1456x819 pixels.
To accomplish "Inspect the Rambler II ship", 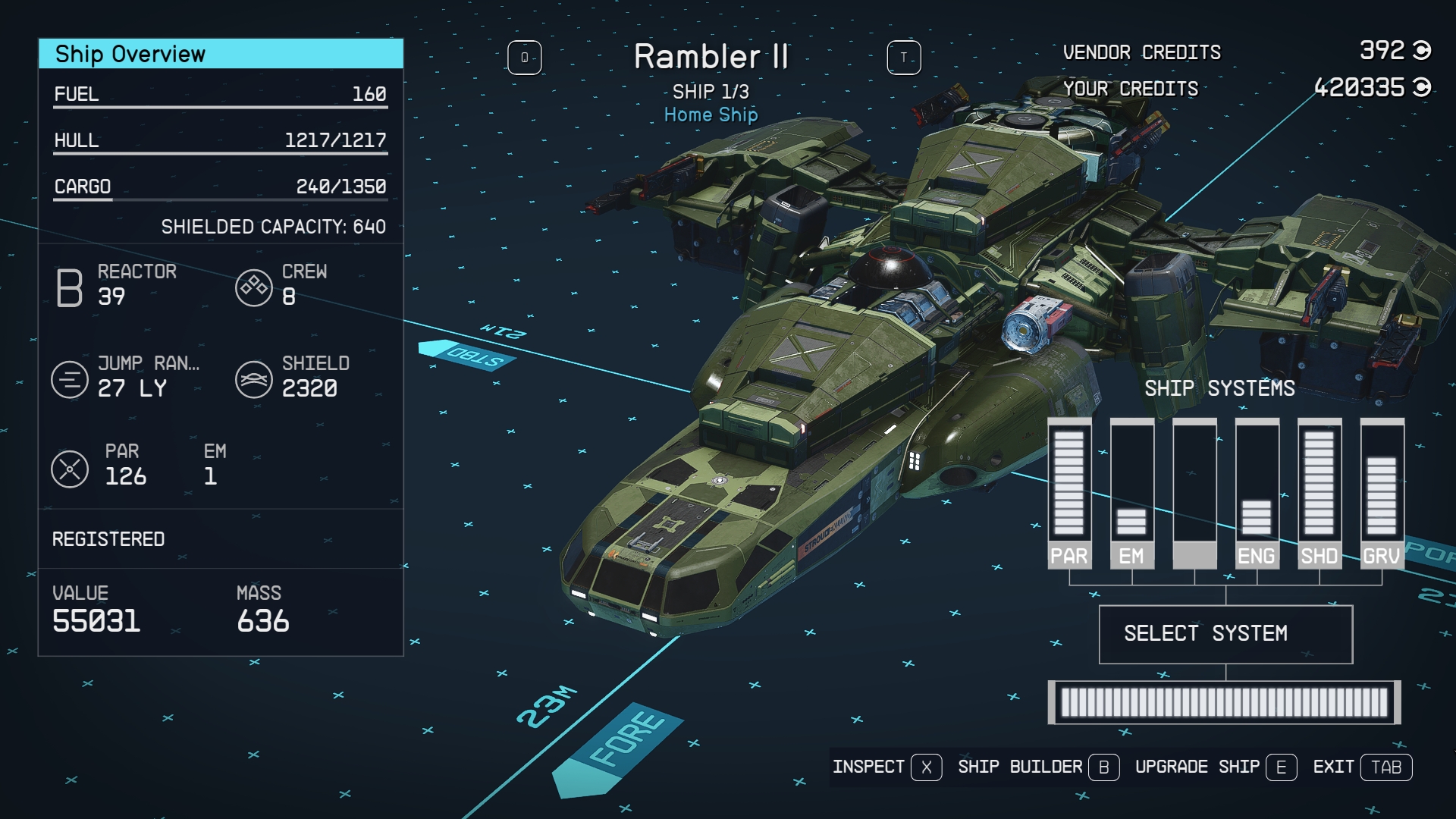I will pyautogui.click(x=886, y=767).
